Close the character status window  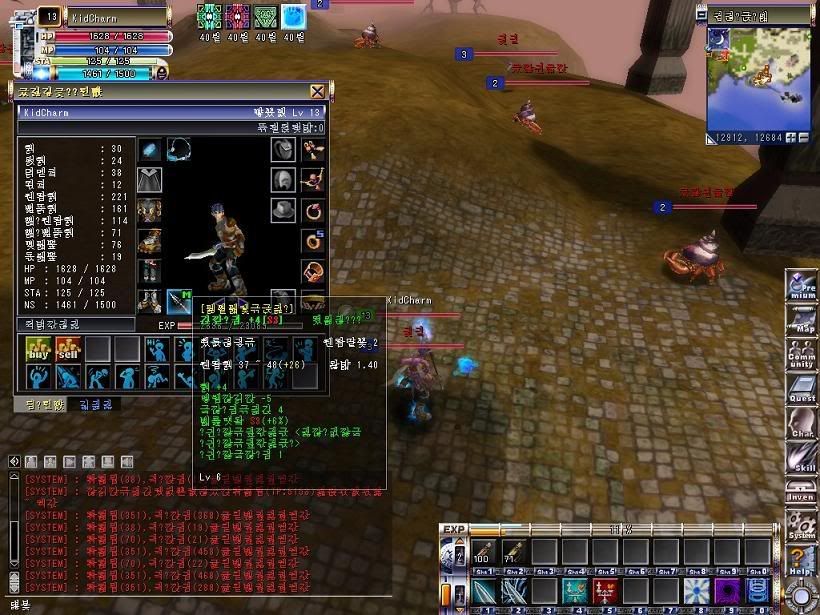click(x=317, y=92)
